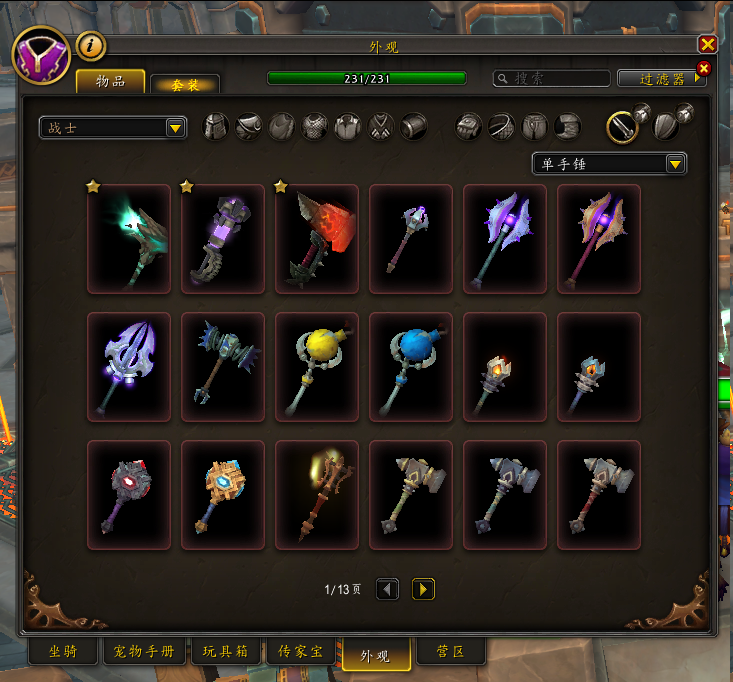Switch to the 套装 sets tab

point(184,84)
